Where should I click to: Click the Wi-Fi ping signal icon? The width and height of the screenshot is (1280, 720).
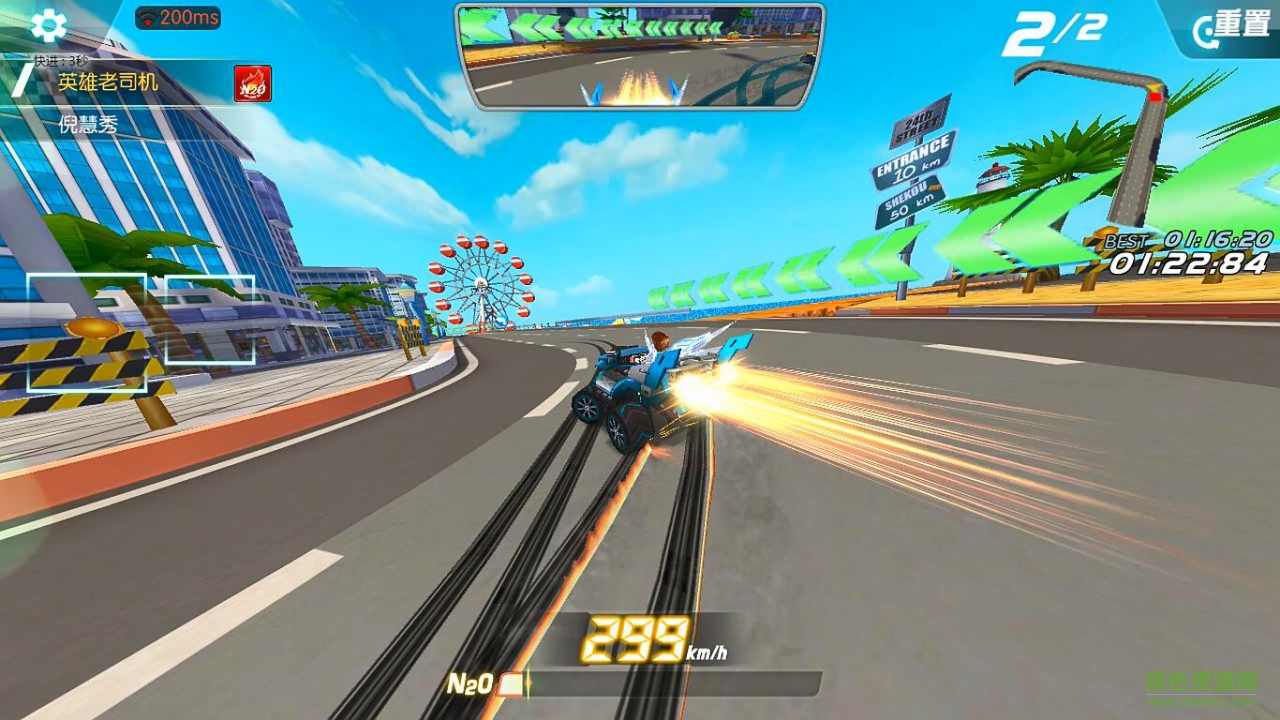click(x=148, y=16)
